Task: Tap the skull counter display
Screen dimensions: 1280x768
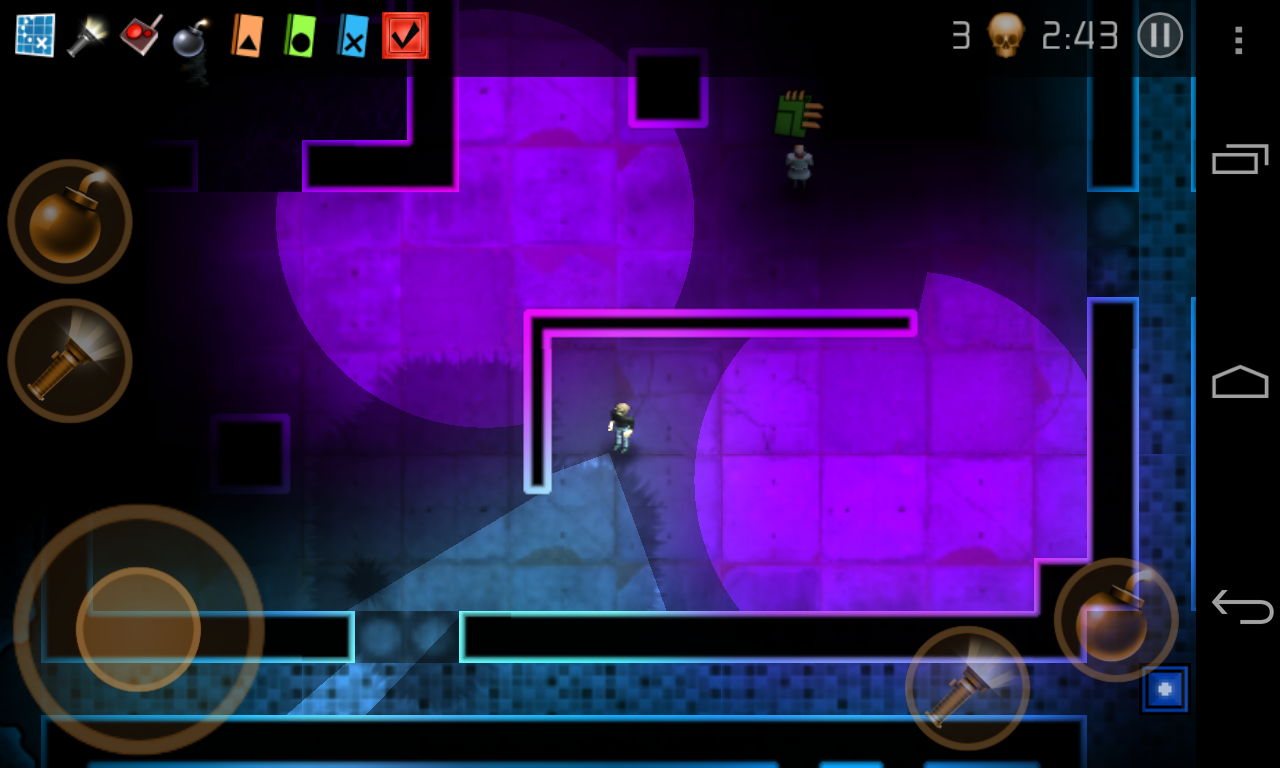Action: [1007, 36]
